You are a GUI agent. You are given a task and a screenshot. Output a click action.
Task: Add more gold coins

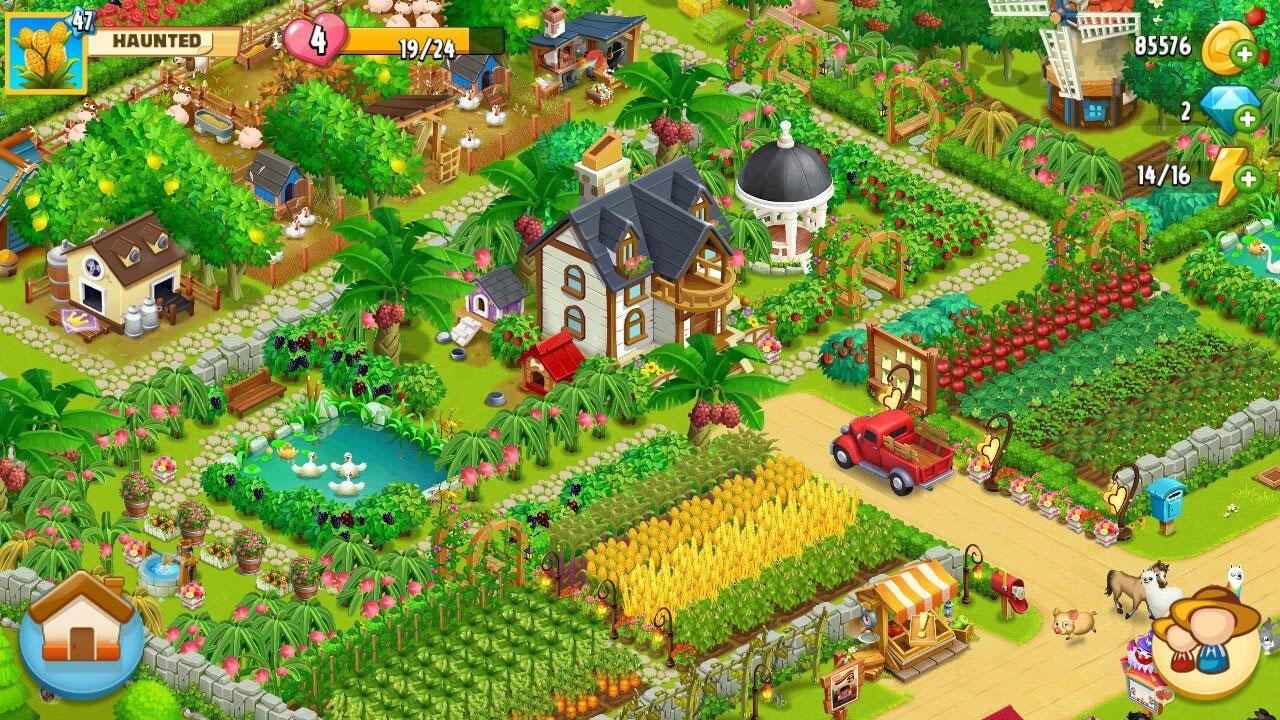pos(1247,56)
